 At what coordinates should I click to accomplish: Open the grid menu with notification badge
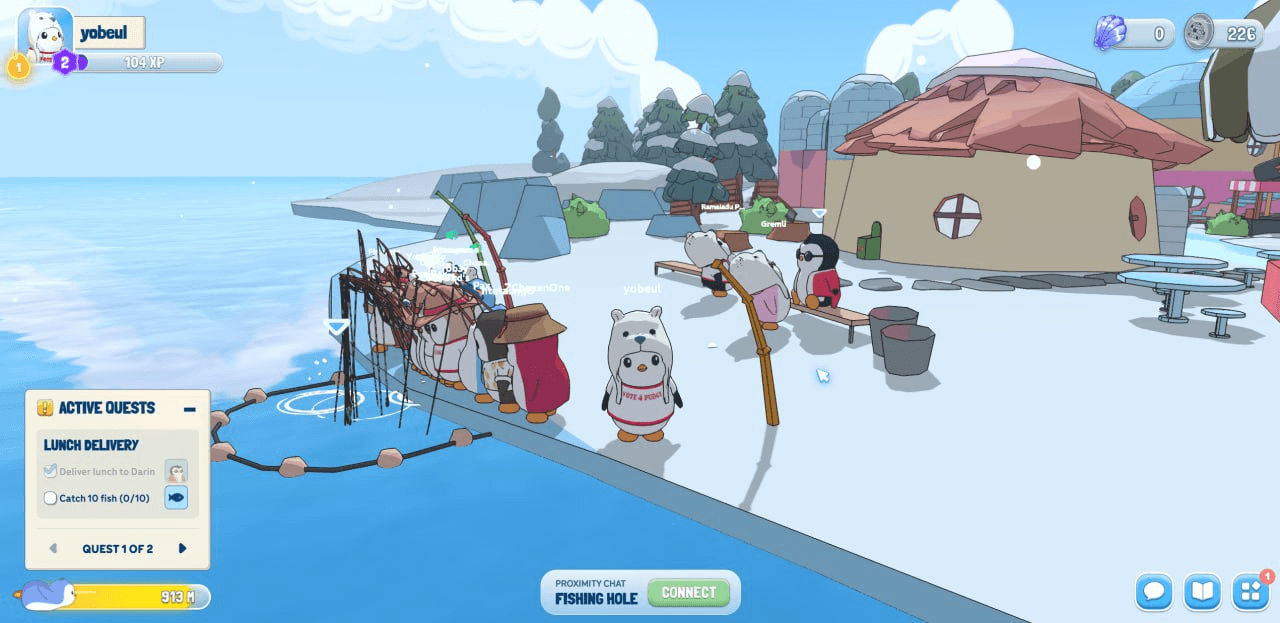coord(1250,591)
